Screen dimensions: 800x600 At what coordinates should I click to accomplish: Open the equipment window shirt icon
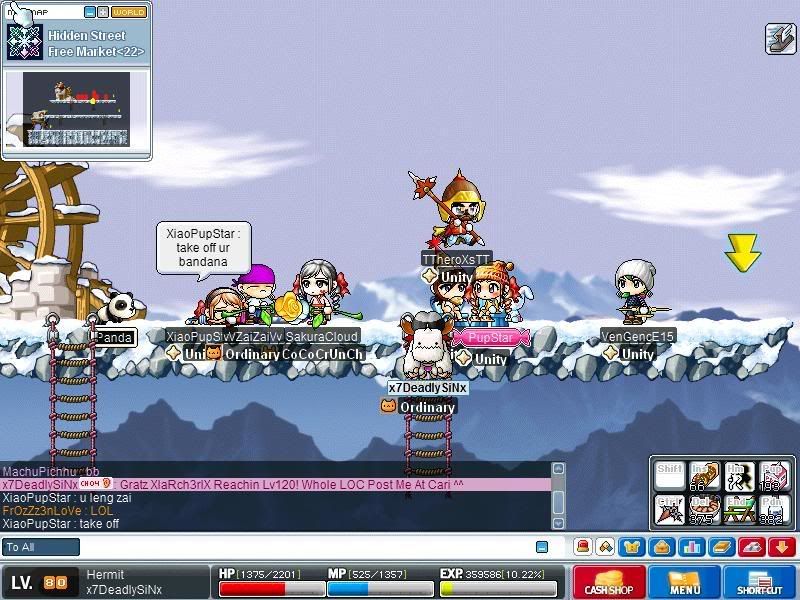click(632, 547)
